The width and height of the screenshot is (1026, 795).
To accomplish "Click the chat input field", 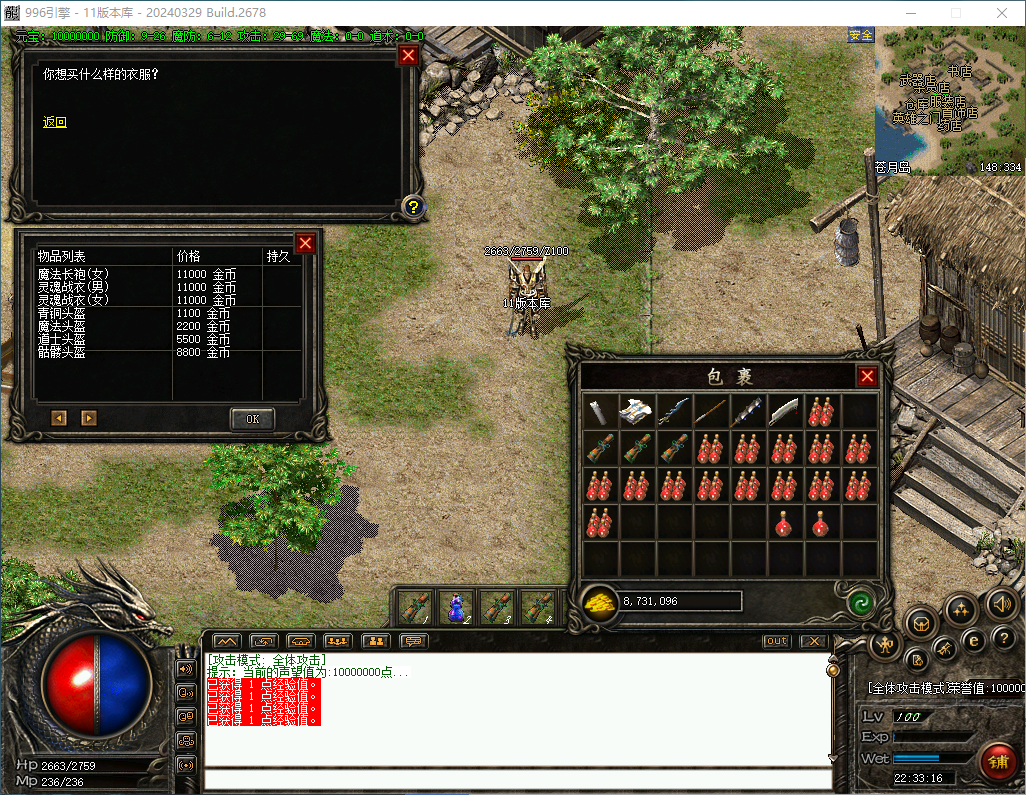I will coord(515,779).
